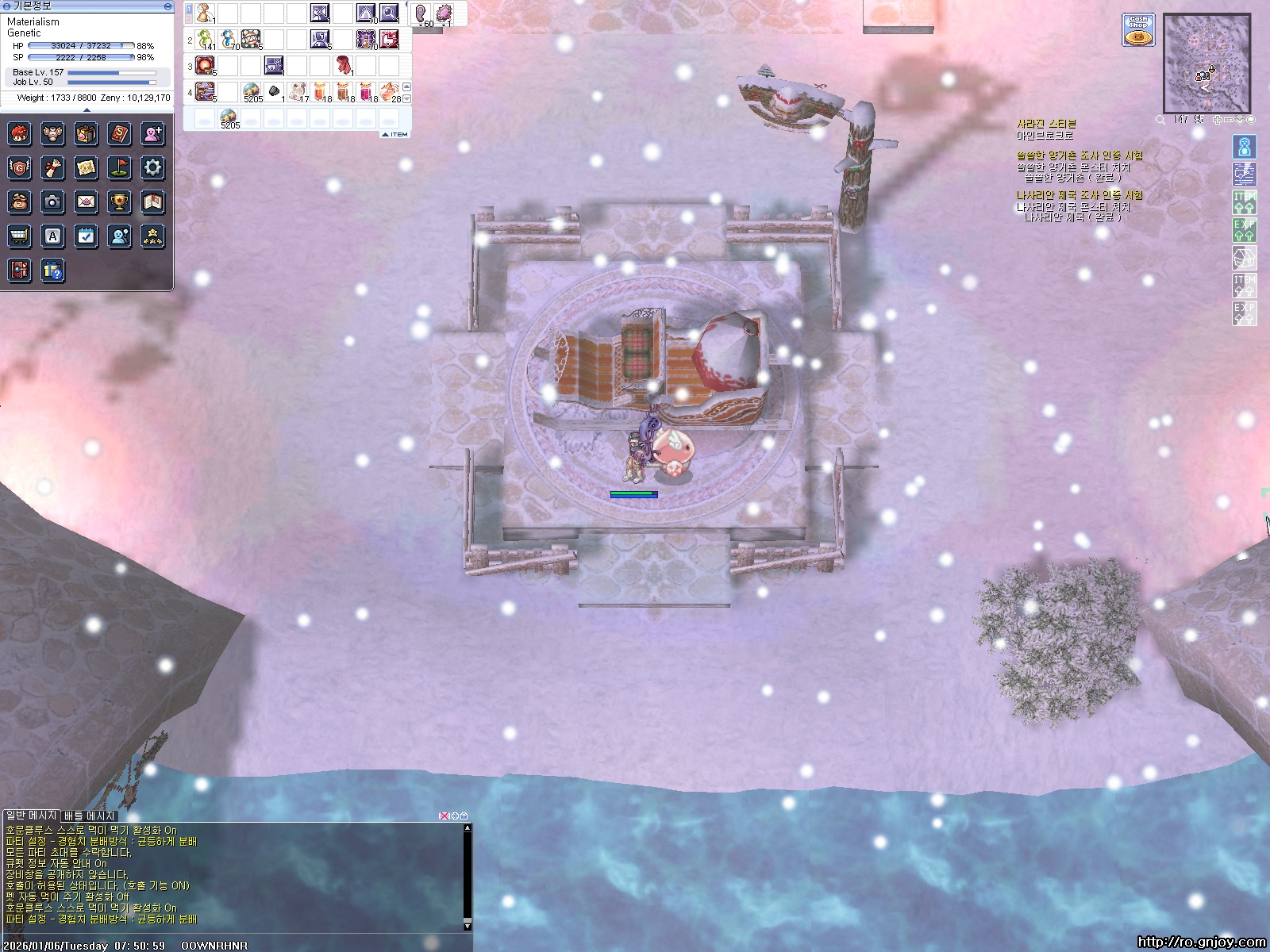Open the guild shield icon marked G
This screenshot has width=1270, height=952.
(x=19, y=167)
